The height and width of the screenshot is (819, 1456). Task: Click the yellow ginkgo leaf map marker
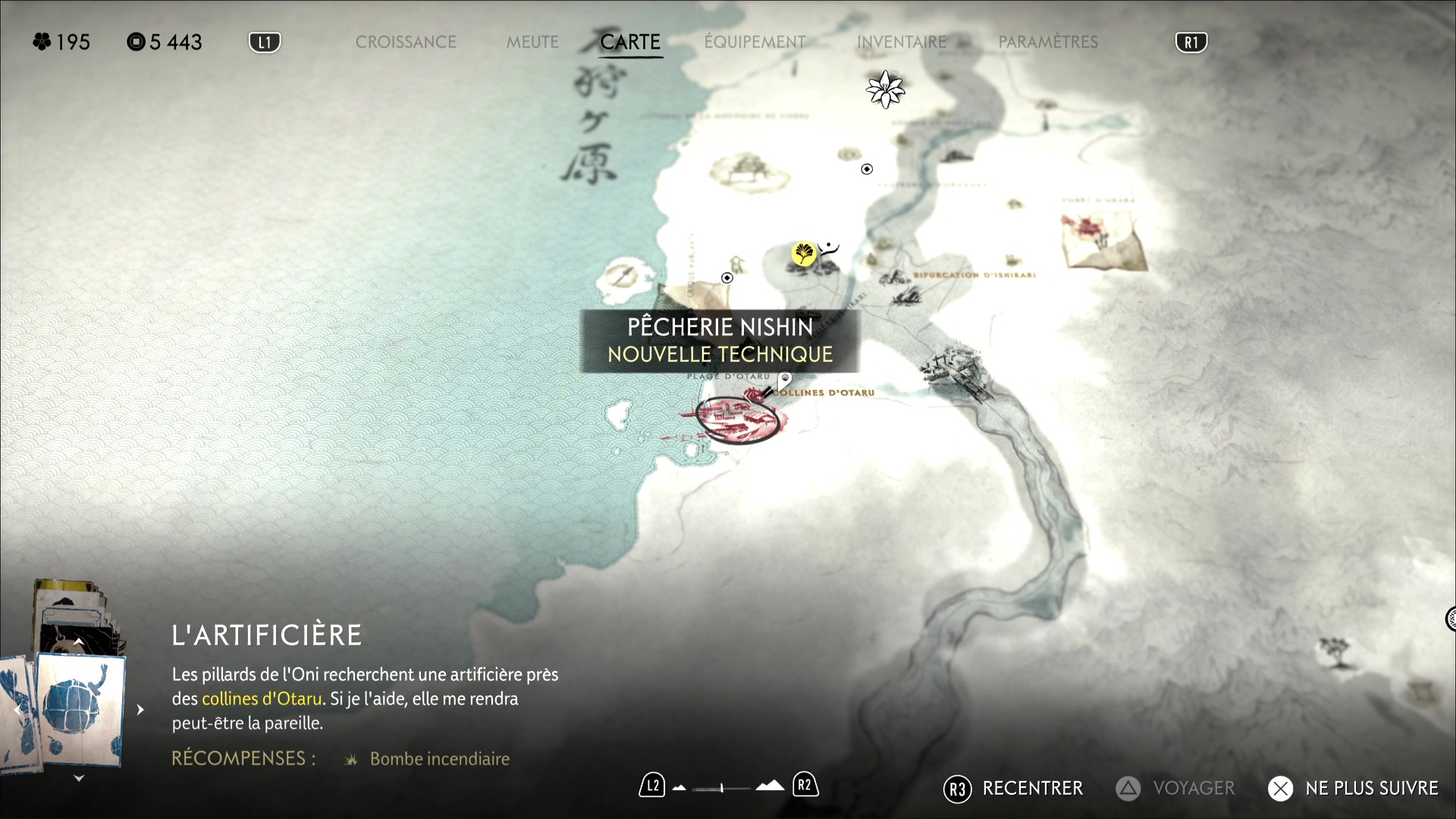click(803, 253)
